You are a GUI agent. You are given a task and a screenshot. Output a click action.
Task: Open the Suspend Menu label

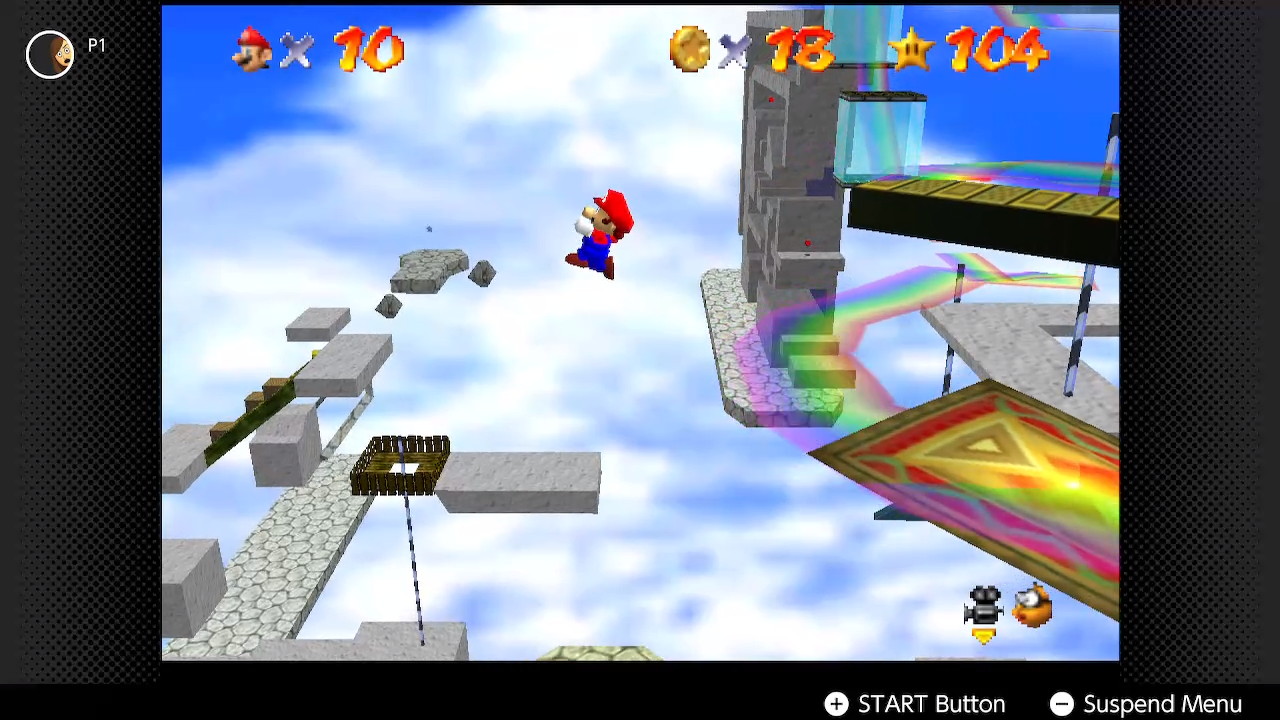click(x=1163, y=704)
